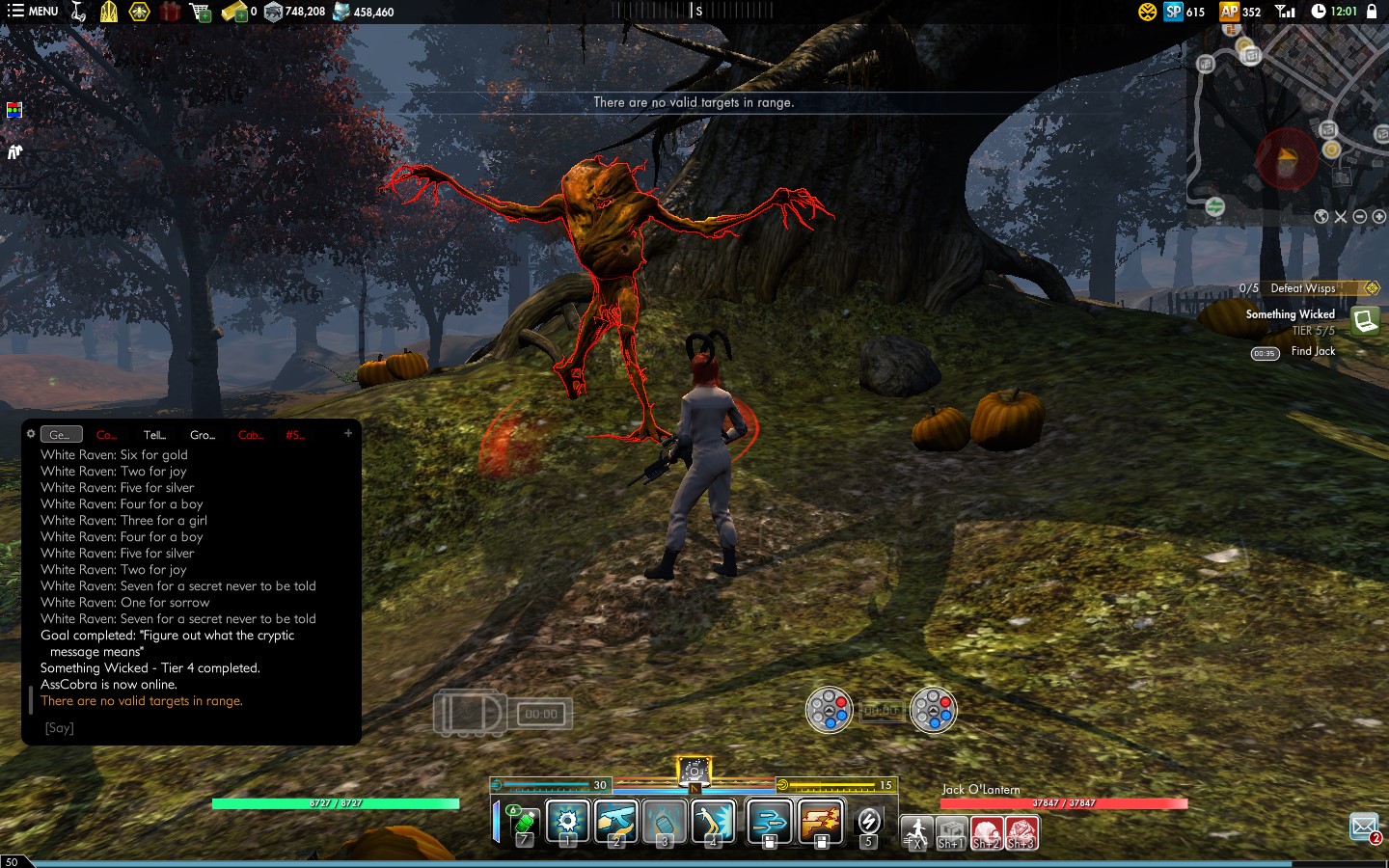Zoom out the minimap
Screen dimensions: 1389x868
[1359, 216]
